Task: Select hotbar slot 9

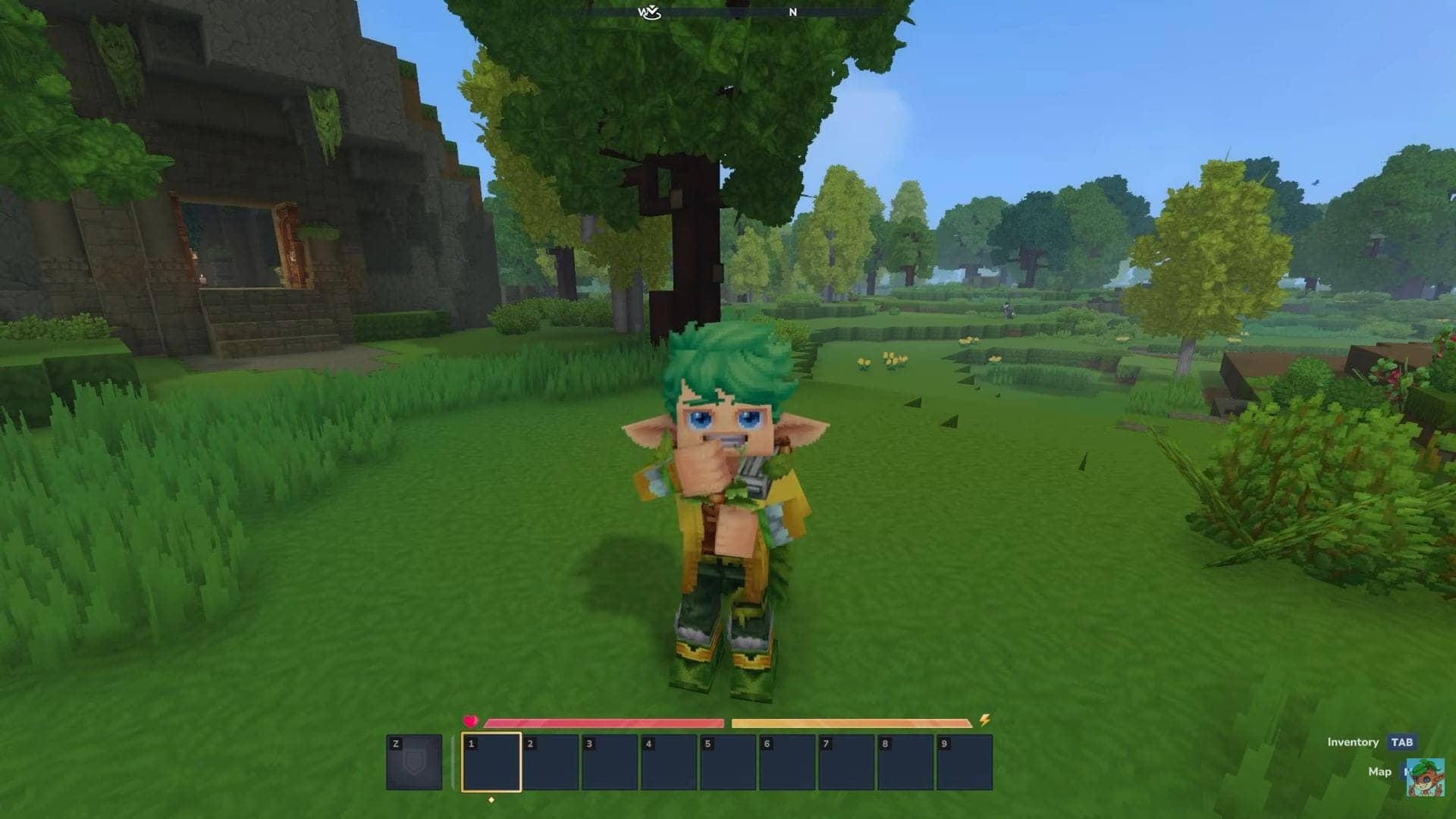Action: (x=965, y=762)
